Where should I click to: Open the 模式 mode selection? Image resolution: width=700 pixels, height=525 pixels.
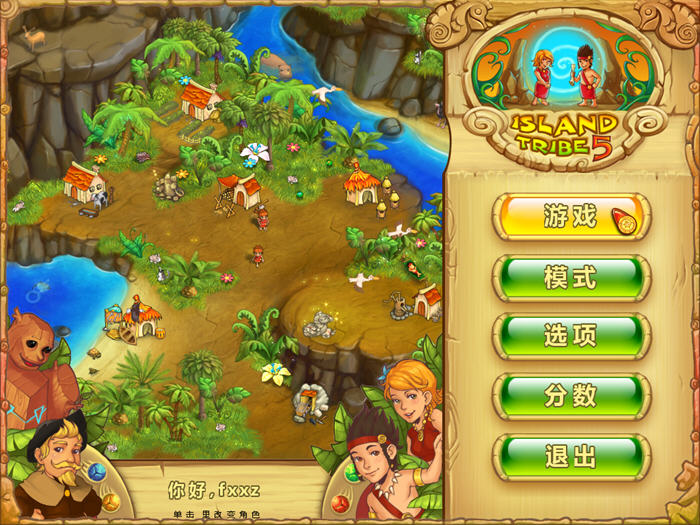pyautogui.click(x=570, y=277)
